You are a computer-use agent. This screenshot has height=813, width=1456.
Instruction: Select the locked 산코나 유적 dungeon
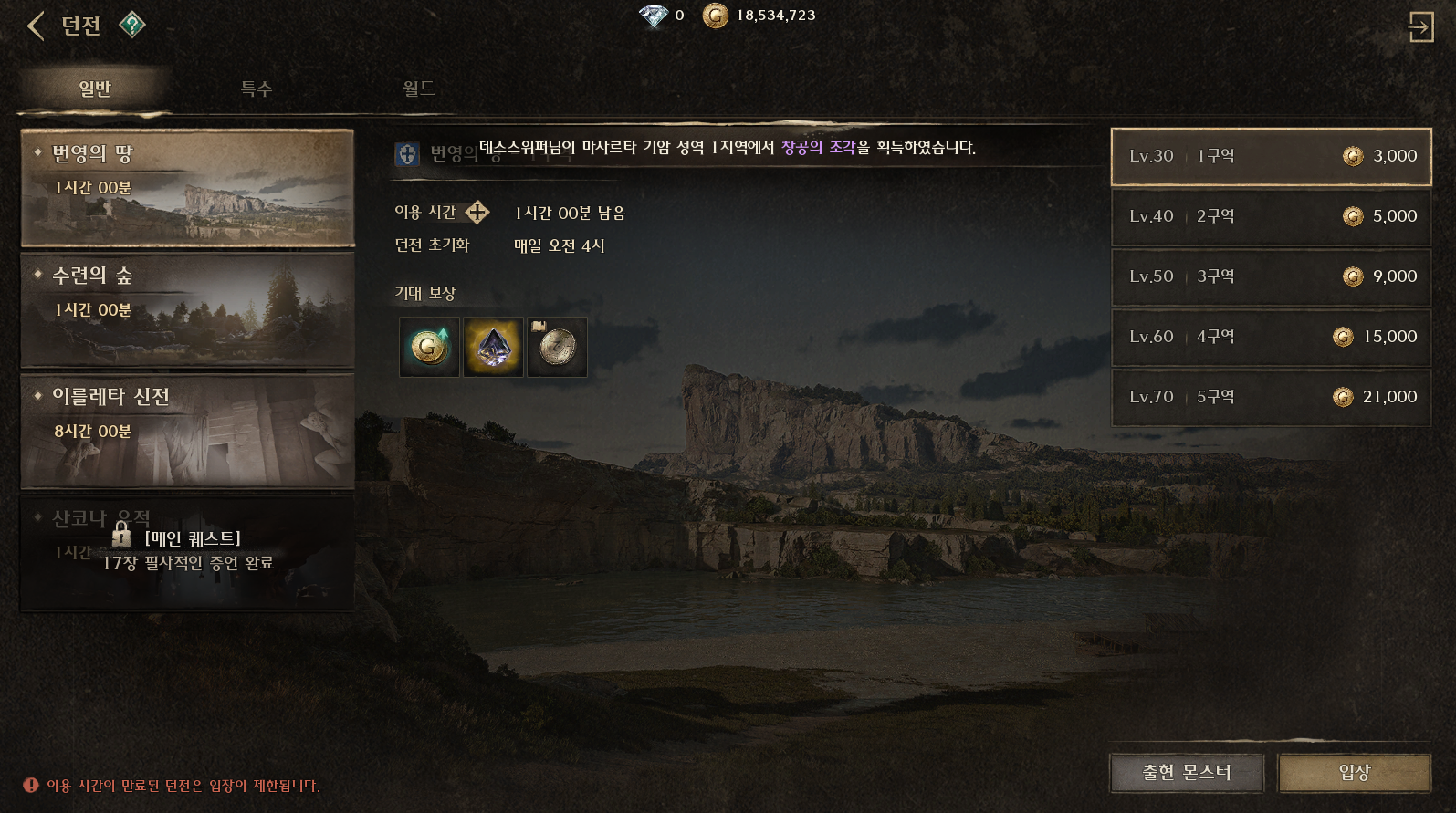(x=187, y=552)
